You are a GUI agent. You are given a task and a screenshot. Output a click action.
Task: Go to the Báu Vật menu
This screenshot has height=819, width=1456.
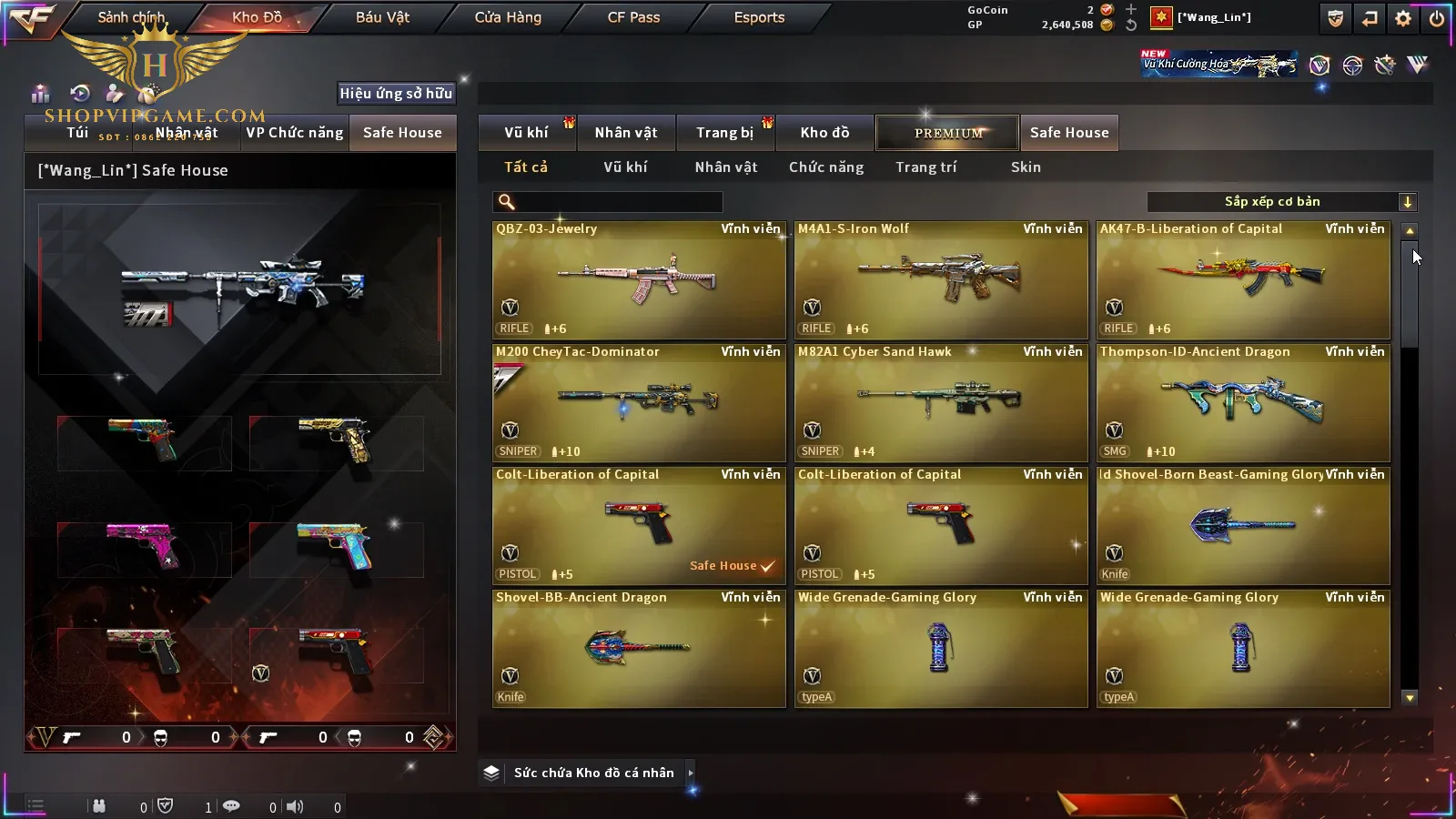pyautogui.click(x=382, y=17)
